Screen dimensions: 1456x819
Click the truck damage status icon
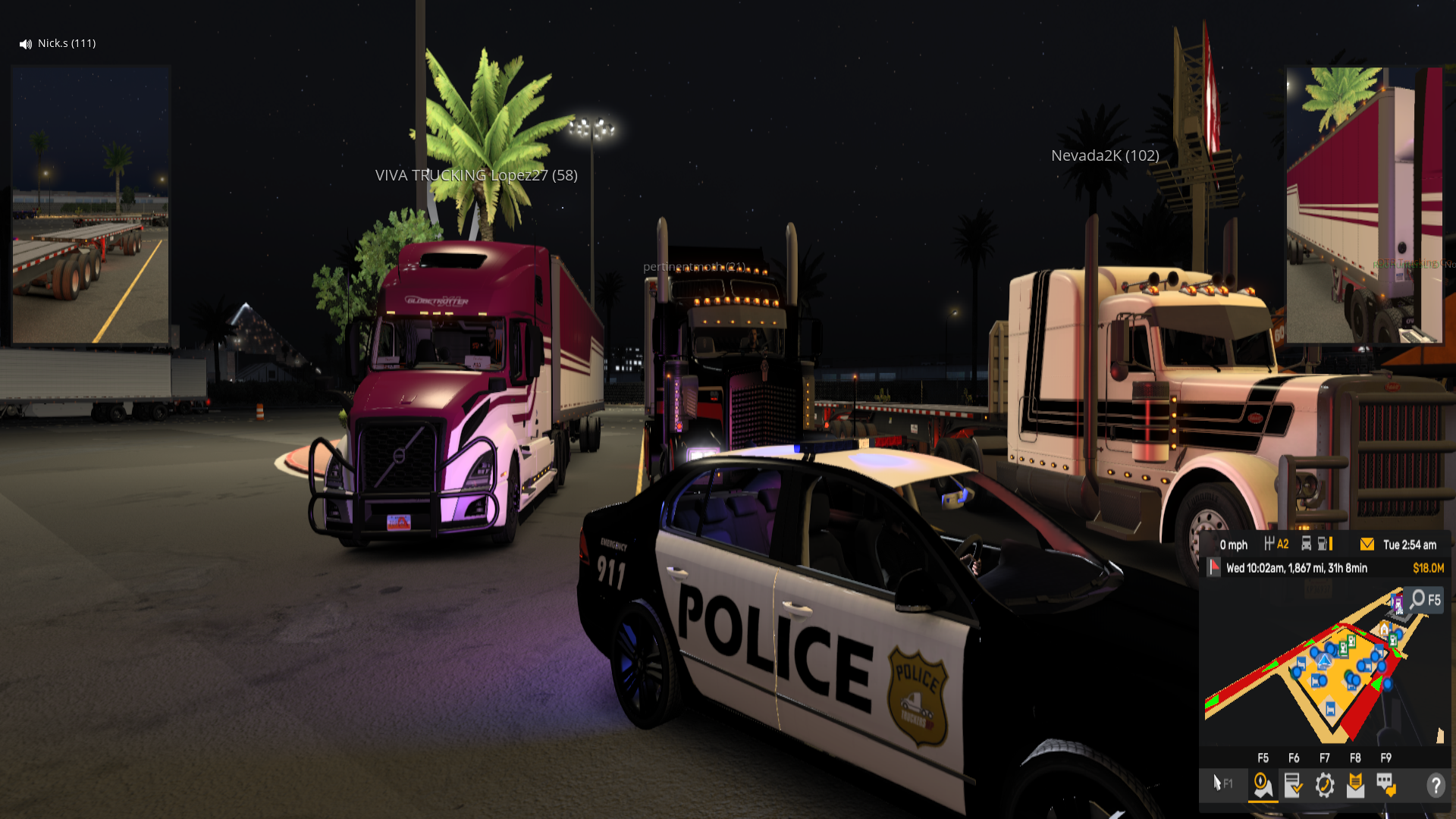pyautogui.click(x=1307, y=544)
